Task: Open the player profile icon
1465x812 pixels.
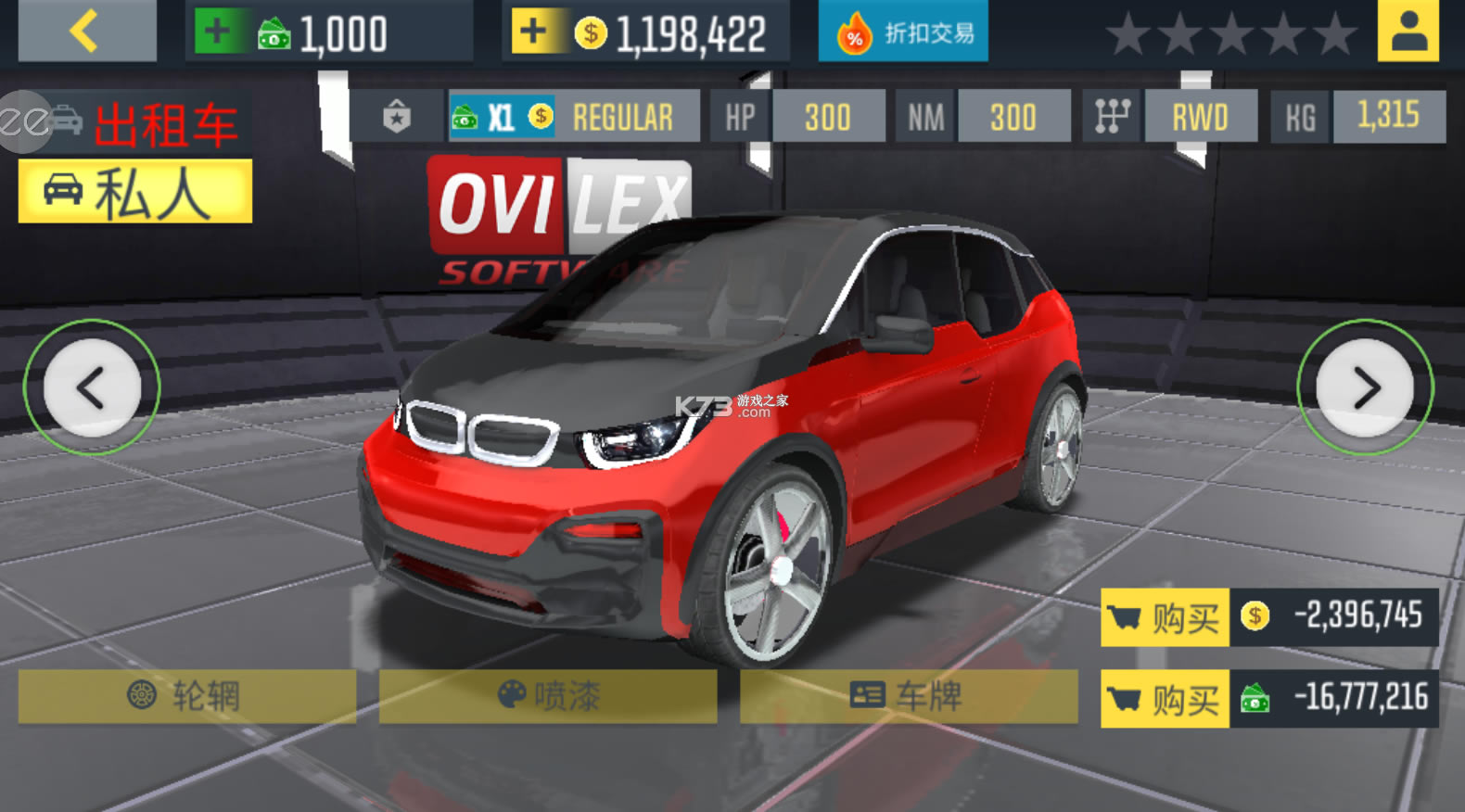Action: (1408, 32)
